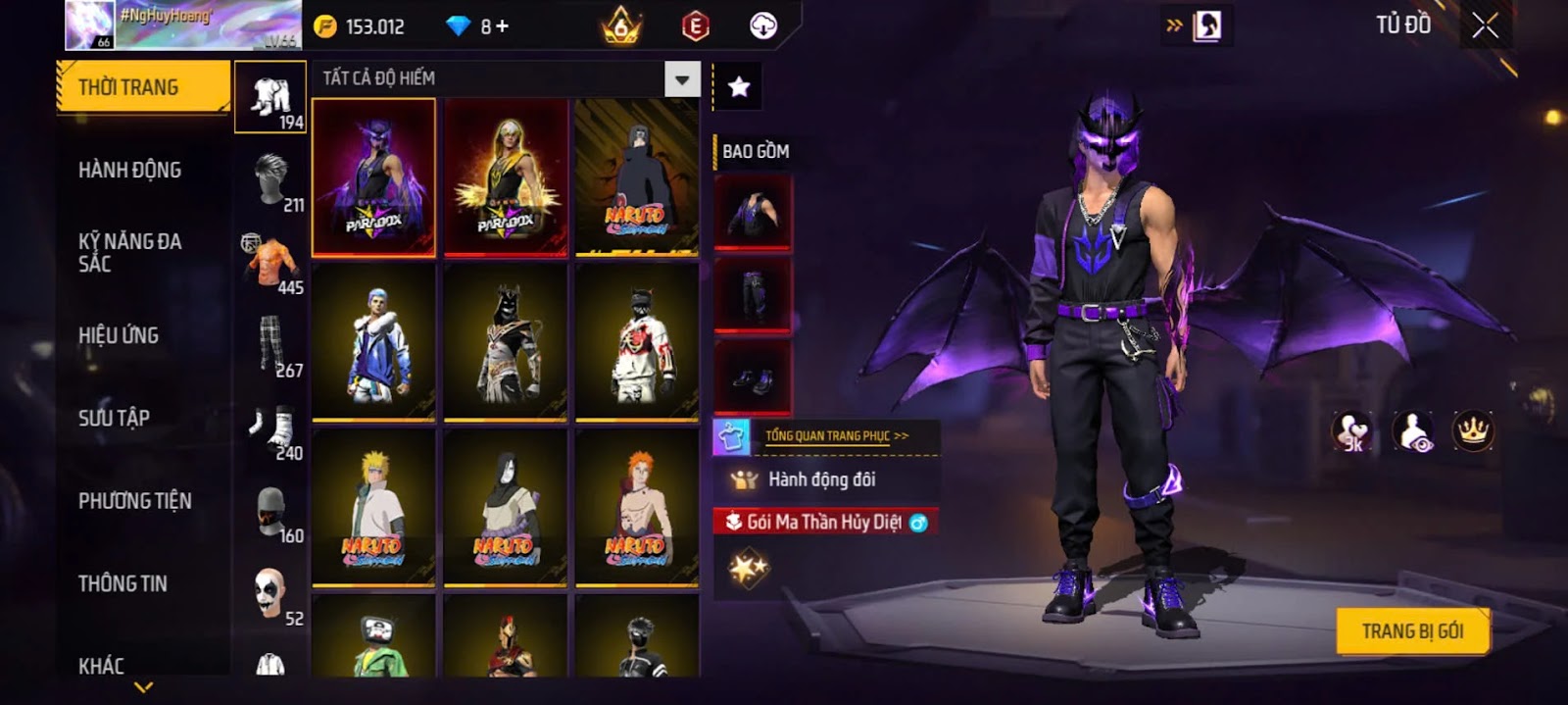The image size is (1568, 705).
Task: Go to the Sưu Tập tab
Action: tap(114, 418)
